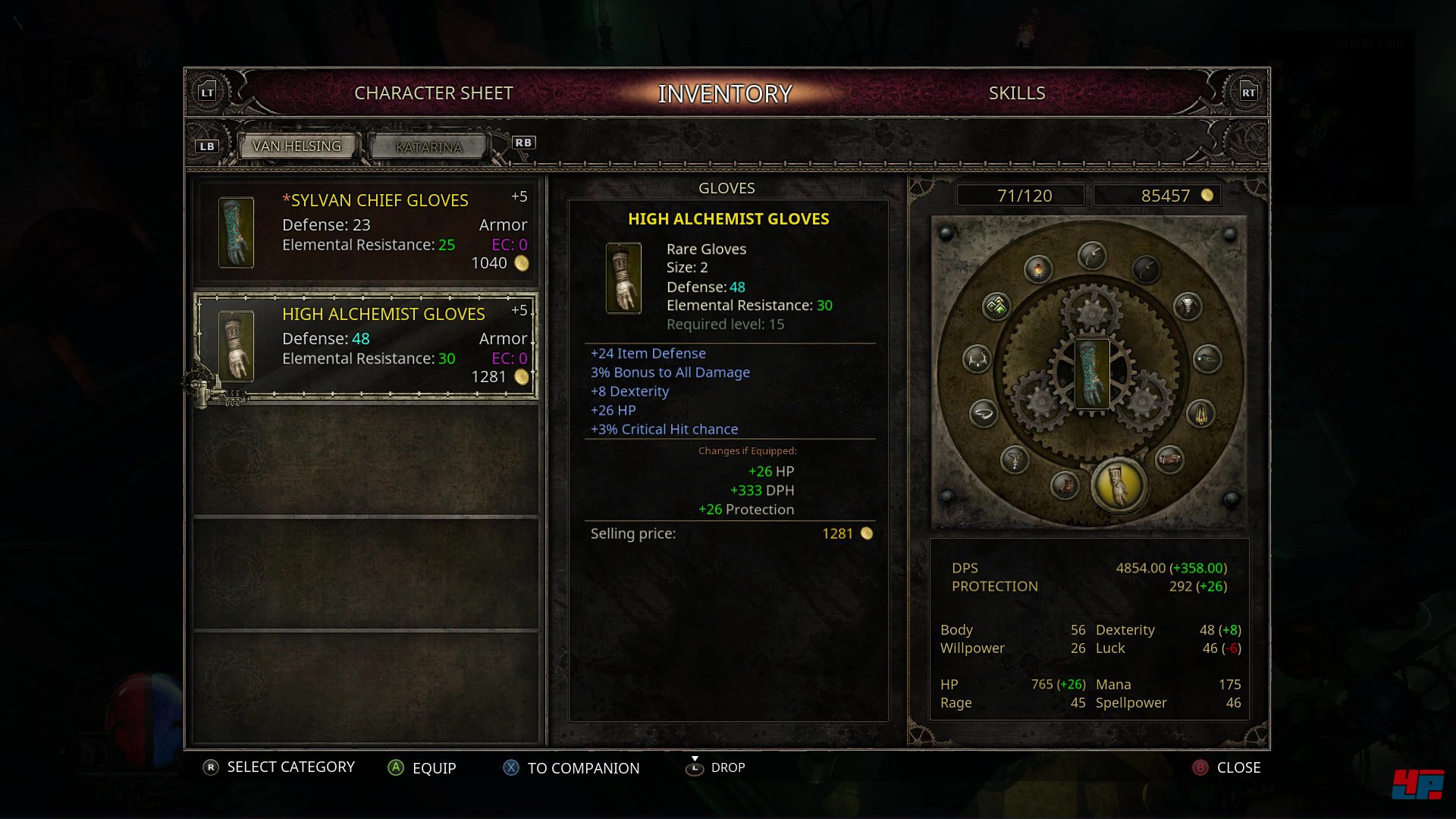This screenshot has width=1456, height=819.
Task: Select the golden cape category icon
Action: point(1201,414)
